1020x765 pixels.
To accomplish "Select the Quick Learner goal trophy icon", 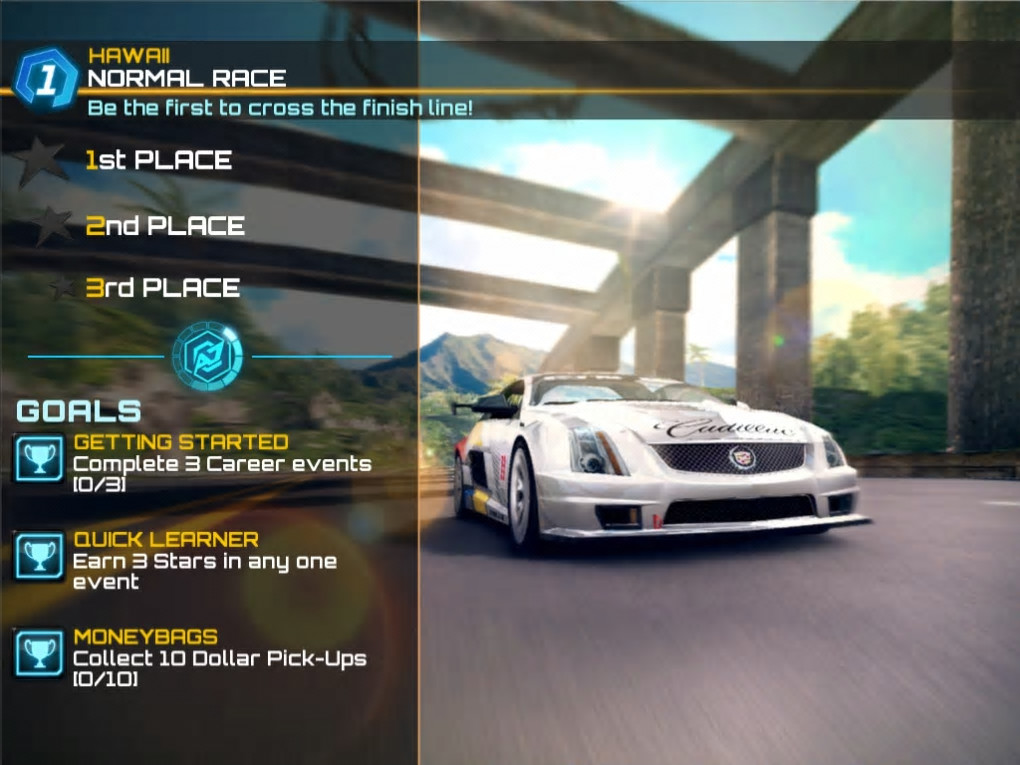I will [40, 557].
